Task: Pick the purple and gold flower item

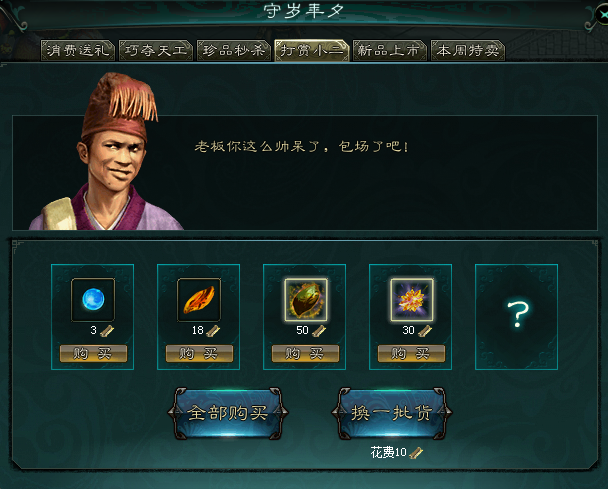Action: pyautogui.click(x=411, y=299)
